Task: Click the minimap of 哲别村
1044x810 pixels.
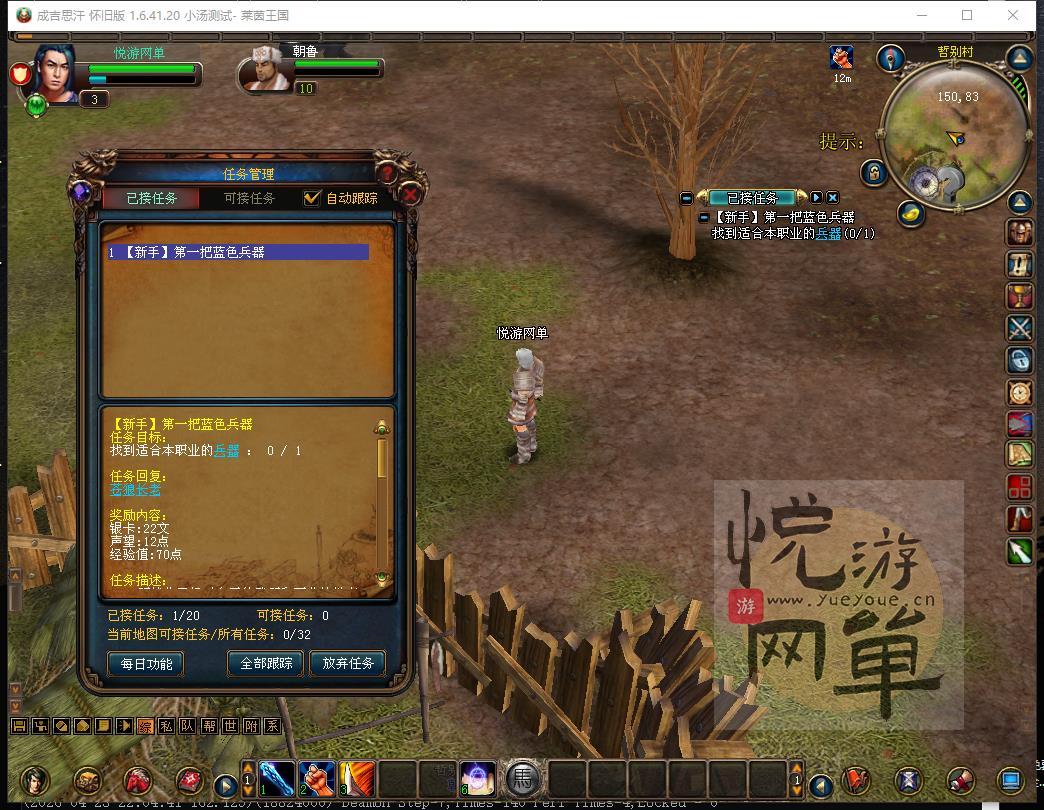Action: click(953, 130)
